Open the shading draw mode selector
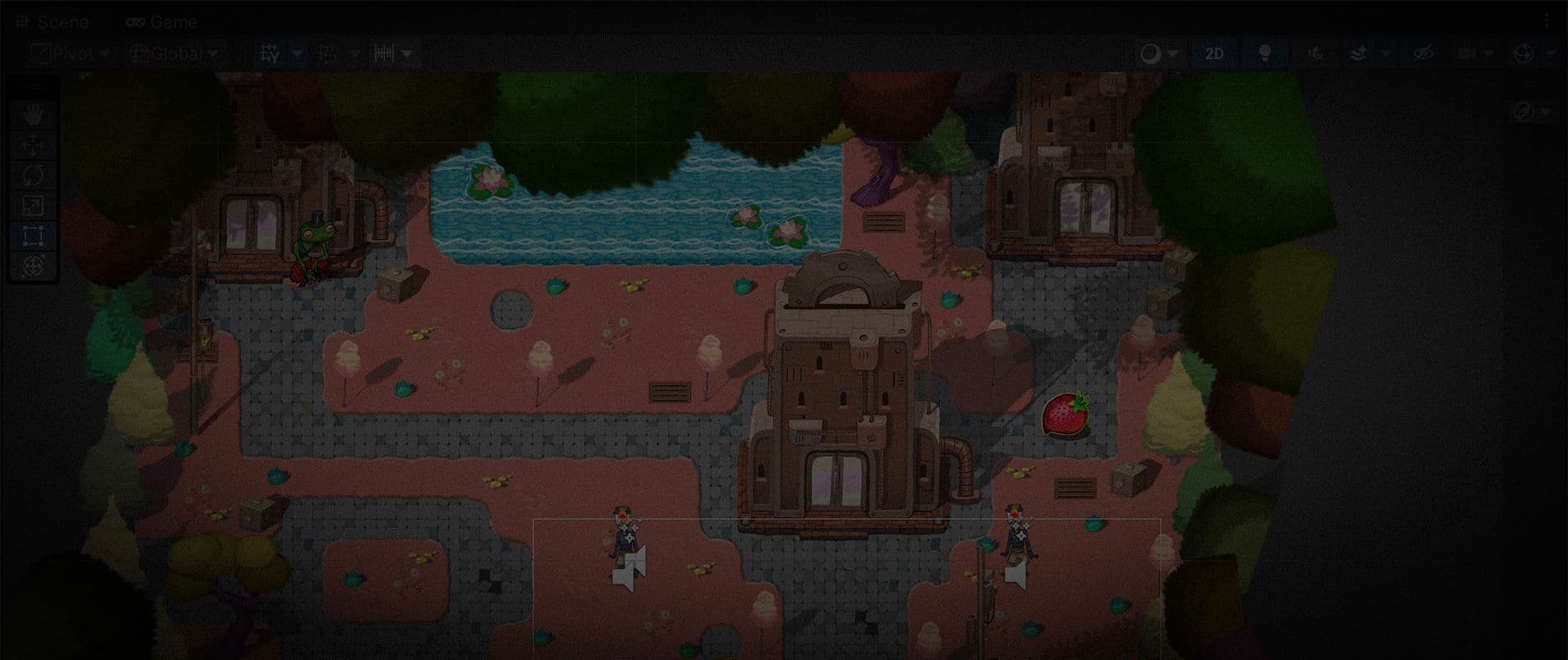 click(x=1153, y=54)
